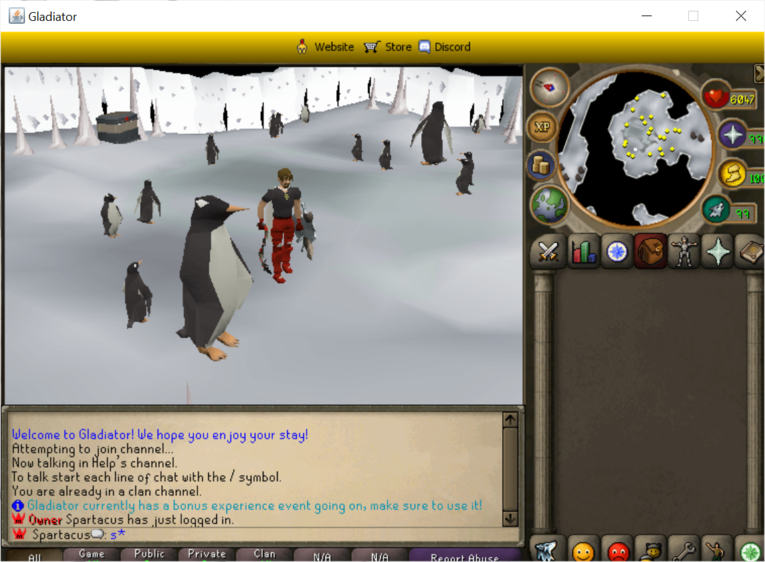The image size is (765, 562).
Task: Open the Discord link
Action: [x=444, y=47]
